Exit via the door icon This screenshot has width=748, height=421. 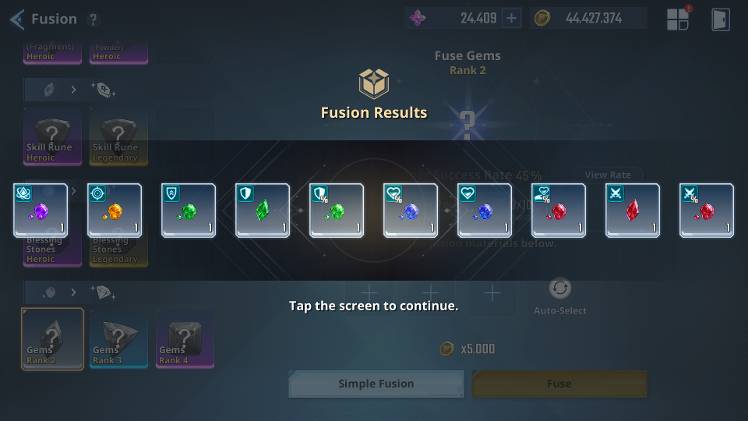pos(720,19)
